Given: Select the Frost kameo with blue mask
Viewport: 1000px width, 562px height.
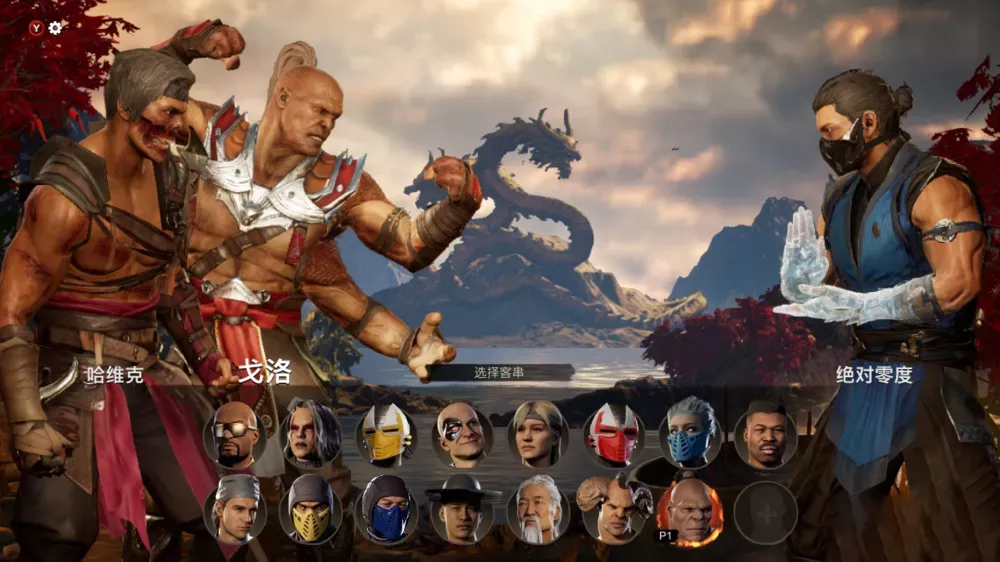Looking at the screenshot, I should point(690,435).
